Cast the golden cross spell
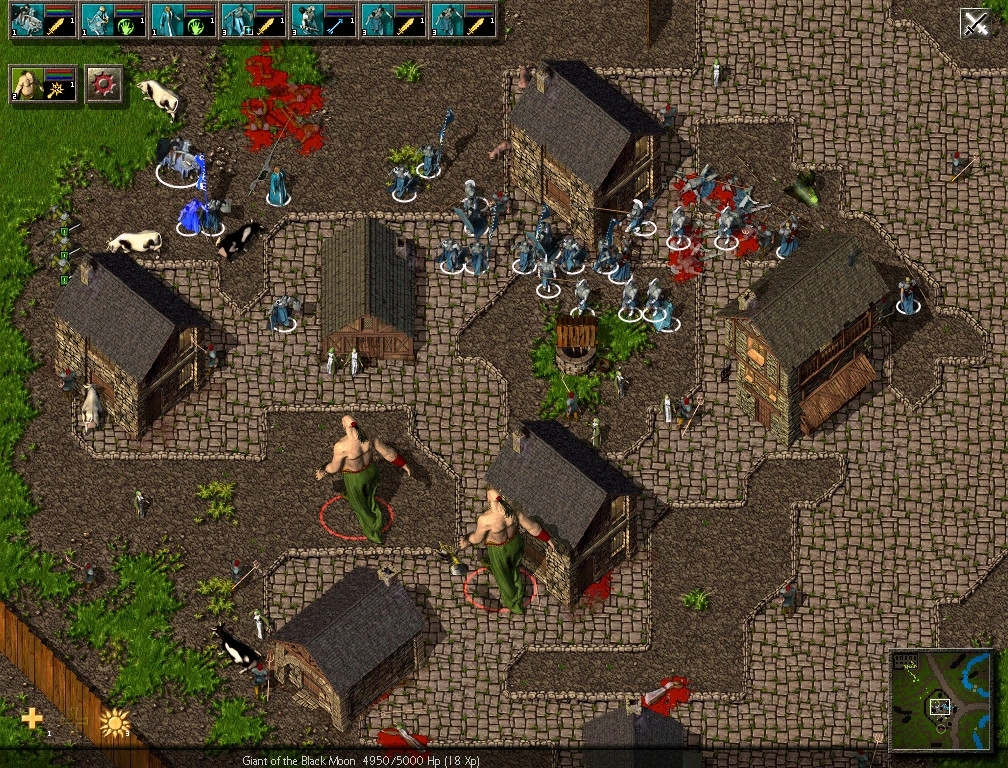The height and width of the screenshot is (768, 1008). coord(33,718)
